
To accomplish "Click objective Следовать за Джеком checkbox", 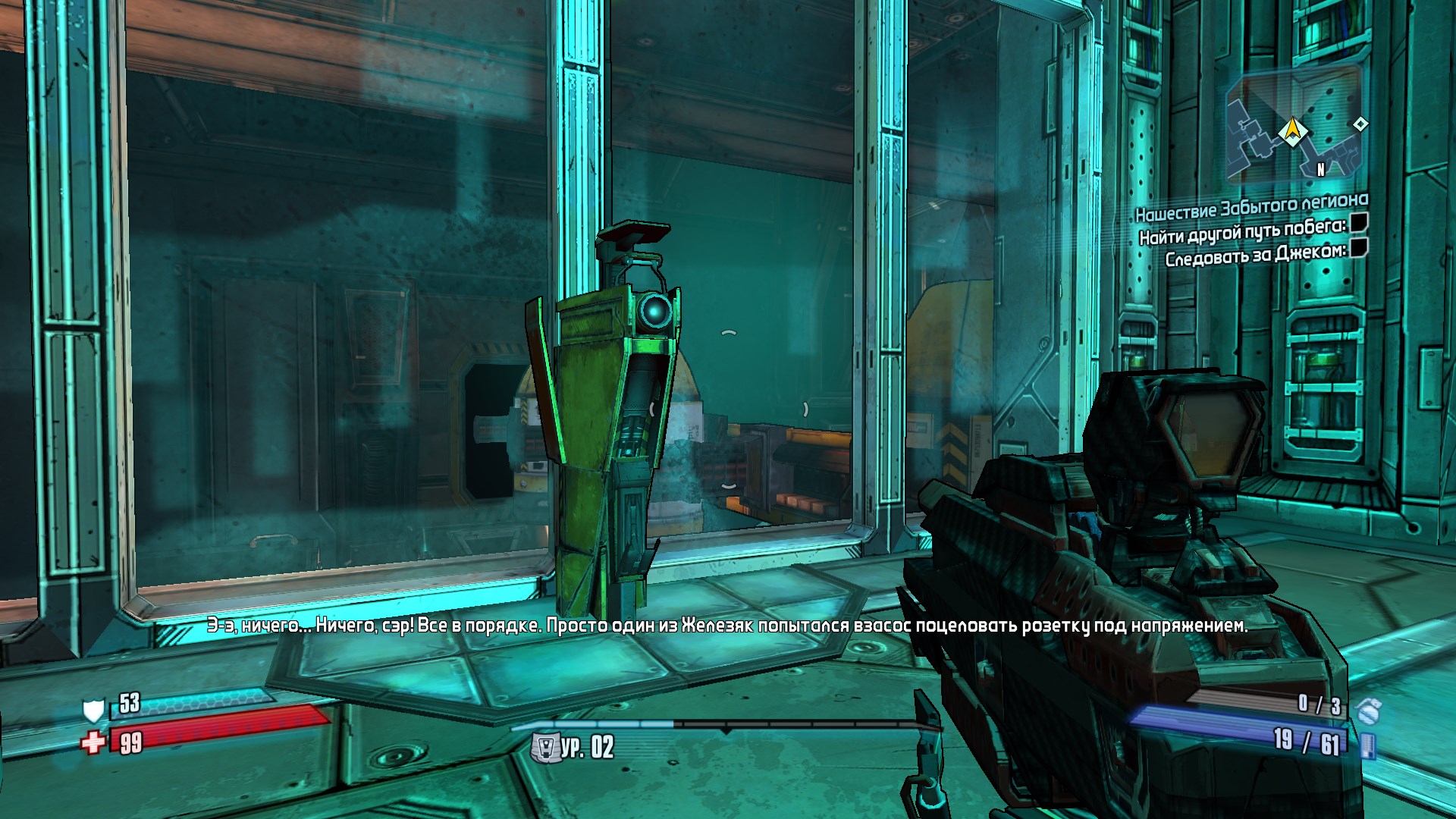I will [x=1359, y=247].
